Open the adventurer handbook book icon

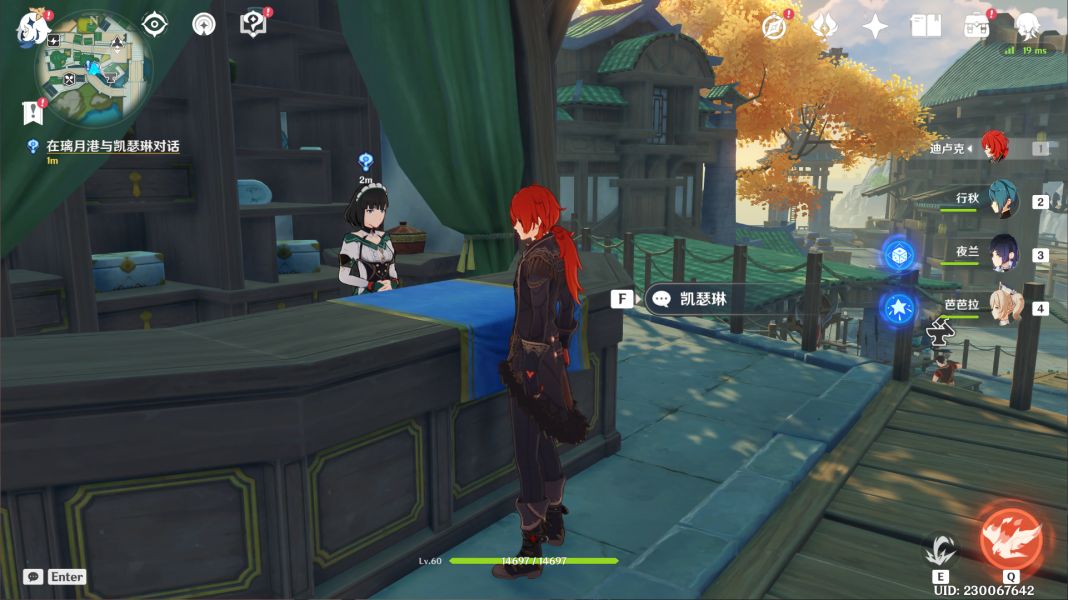click(x=926, y=27)
